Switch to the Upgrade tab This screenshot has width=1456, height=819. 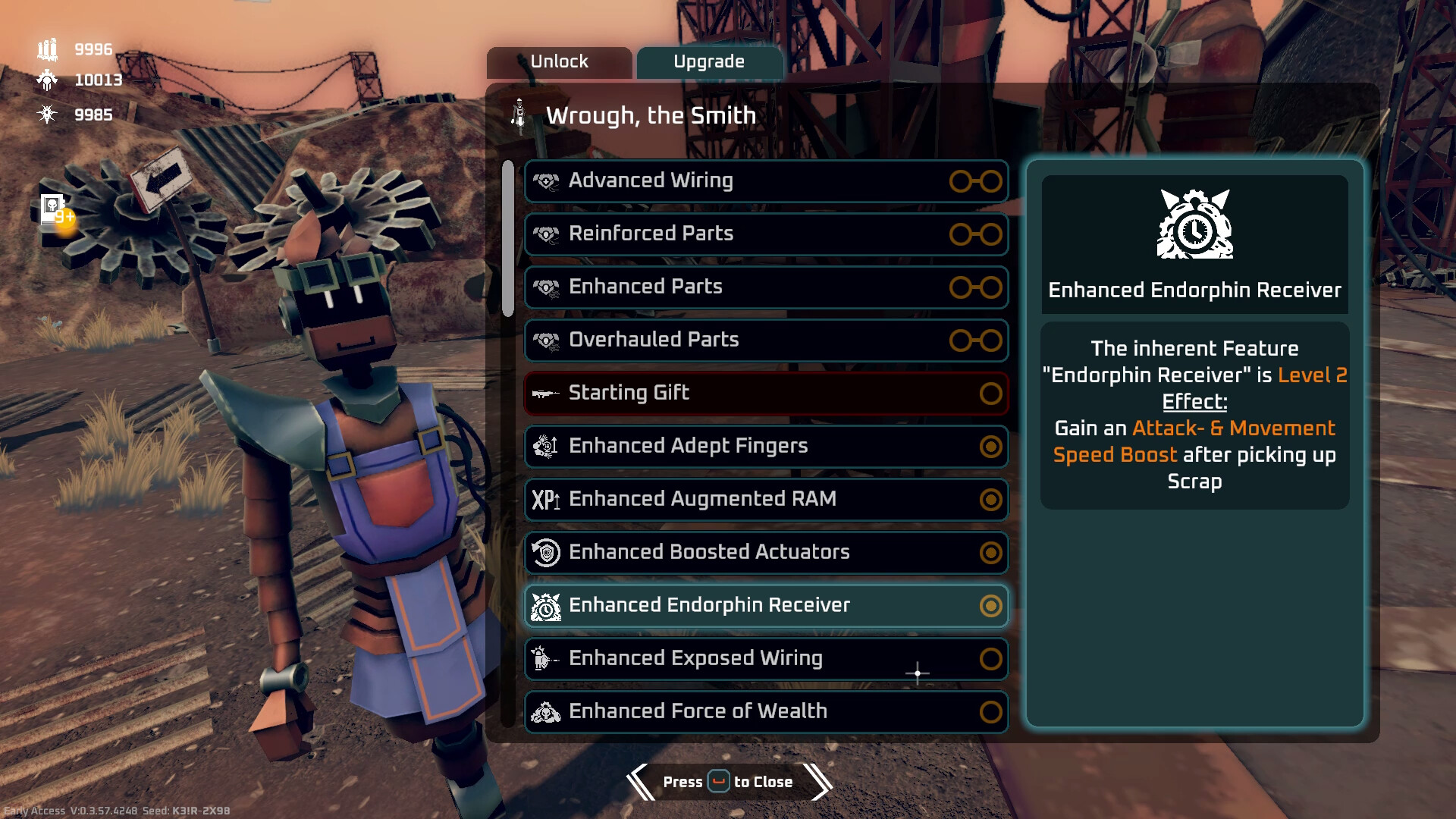709,62
